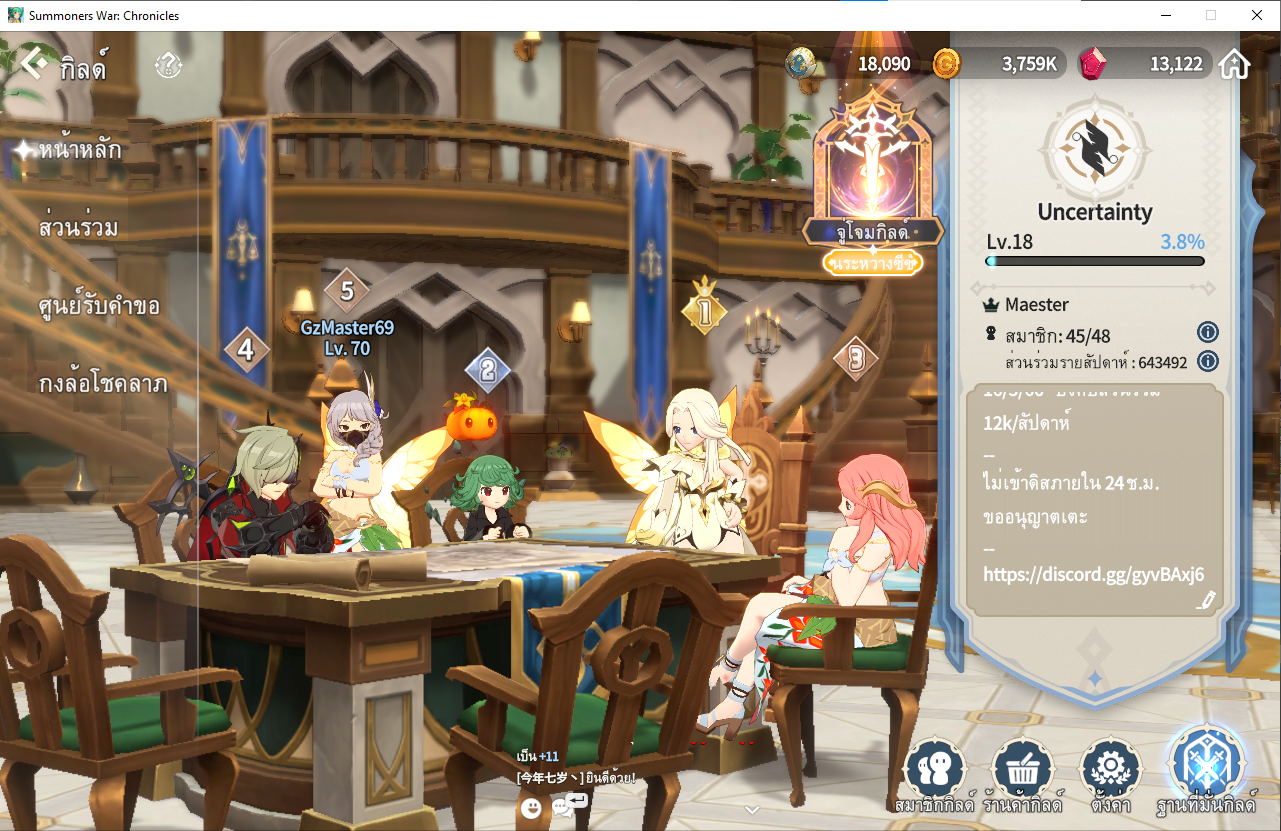The image size is (1281, 831).
Task: Open the chat input speech bubble
Action: [576, 803]
